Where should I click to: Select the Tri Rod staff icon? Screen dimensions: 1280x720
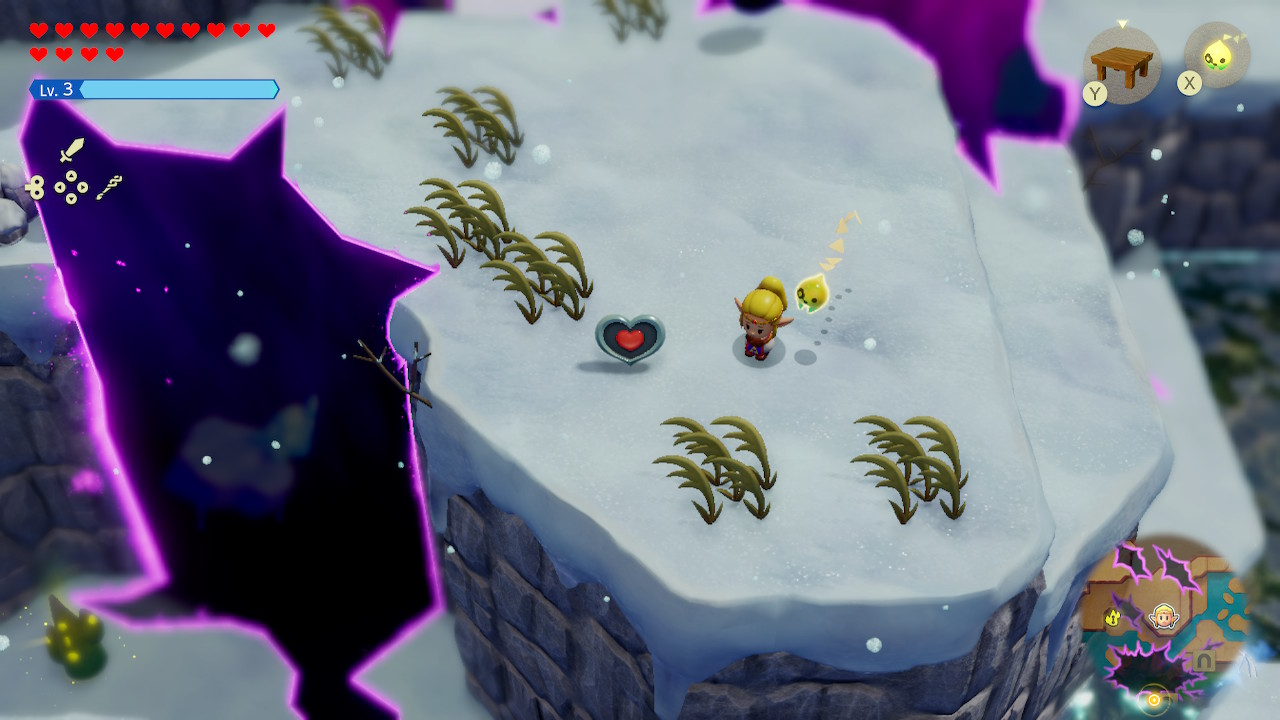coord(109,187)
